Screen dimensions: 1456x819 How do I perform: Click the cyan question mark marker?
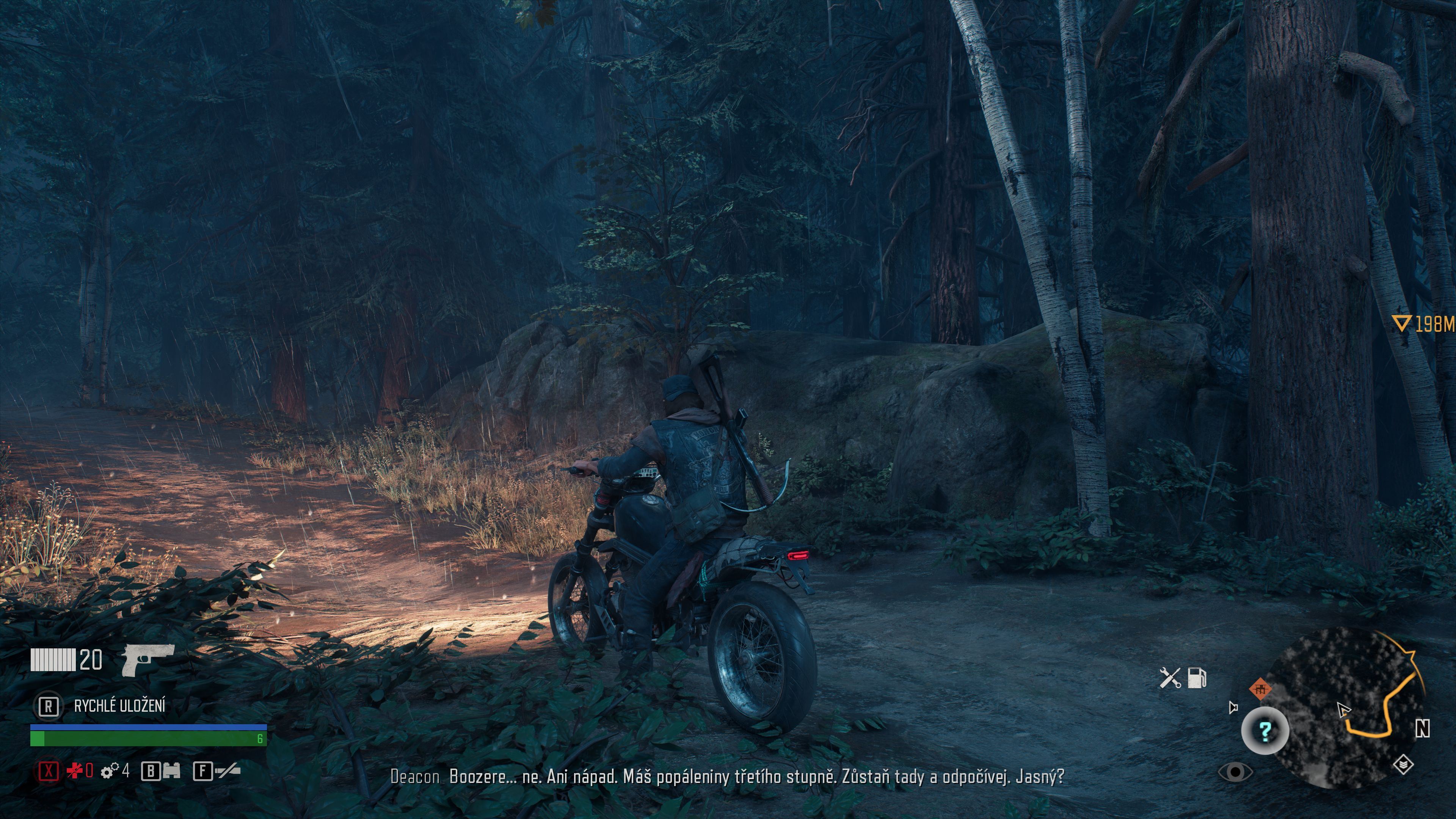point(1265,731)
